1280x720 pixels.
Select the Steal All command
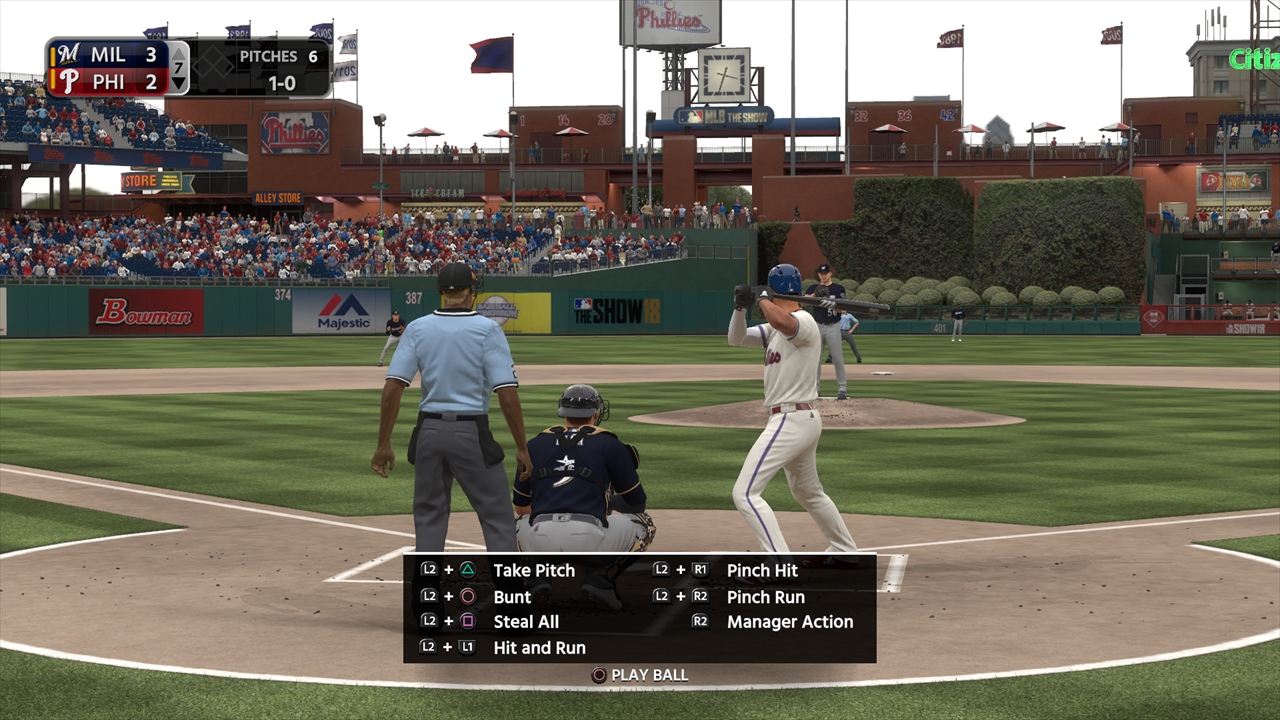tap(526, 622)
